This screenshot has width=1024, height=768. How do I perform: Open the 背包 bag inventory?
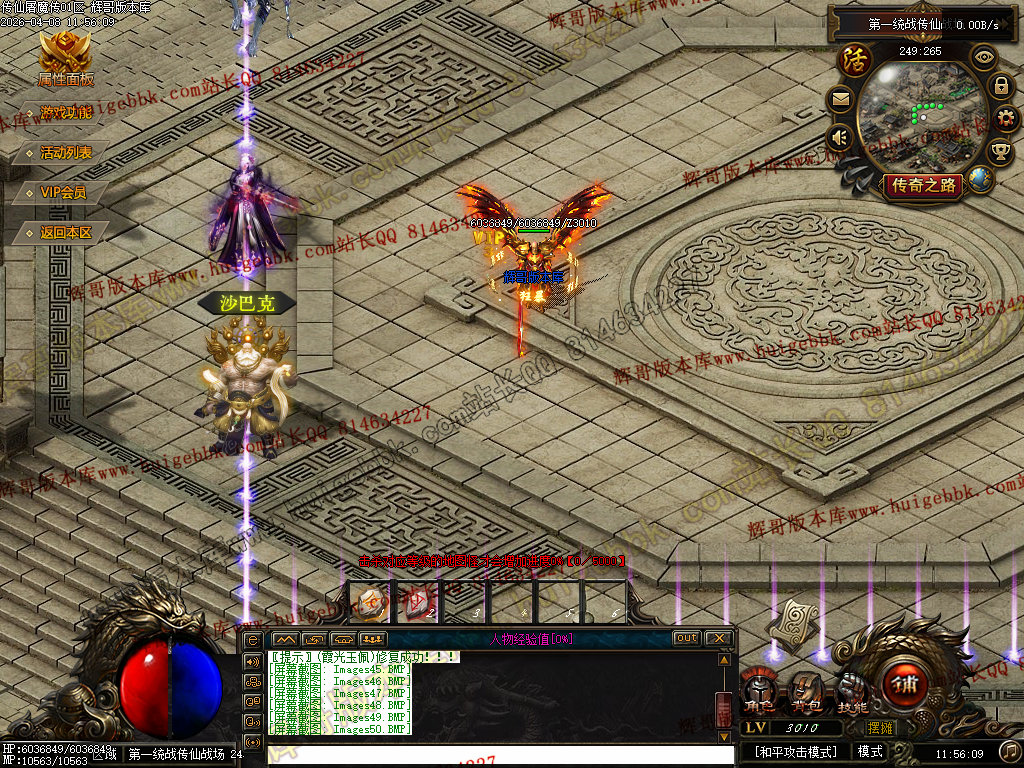click(805, 690)
